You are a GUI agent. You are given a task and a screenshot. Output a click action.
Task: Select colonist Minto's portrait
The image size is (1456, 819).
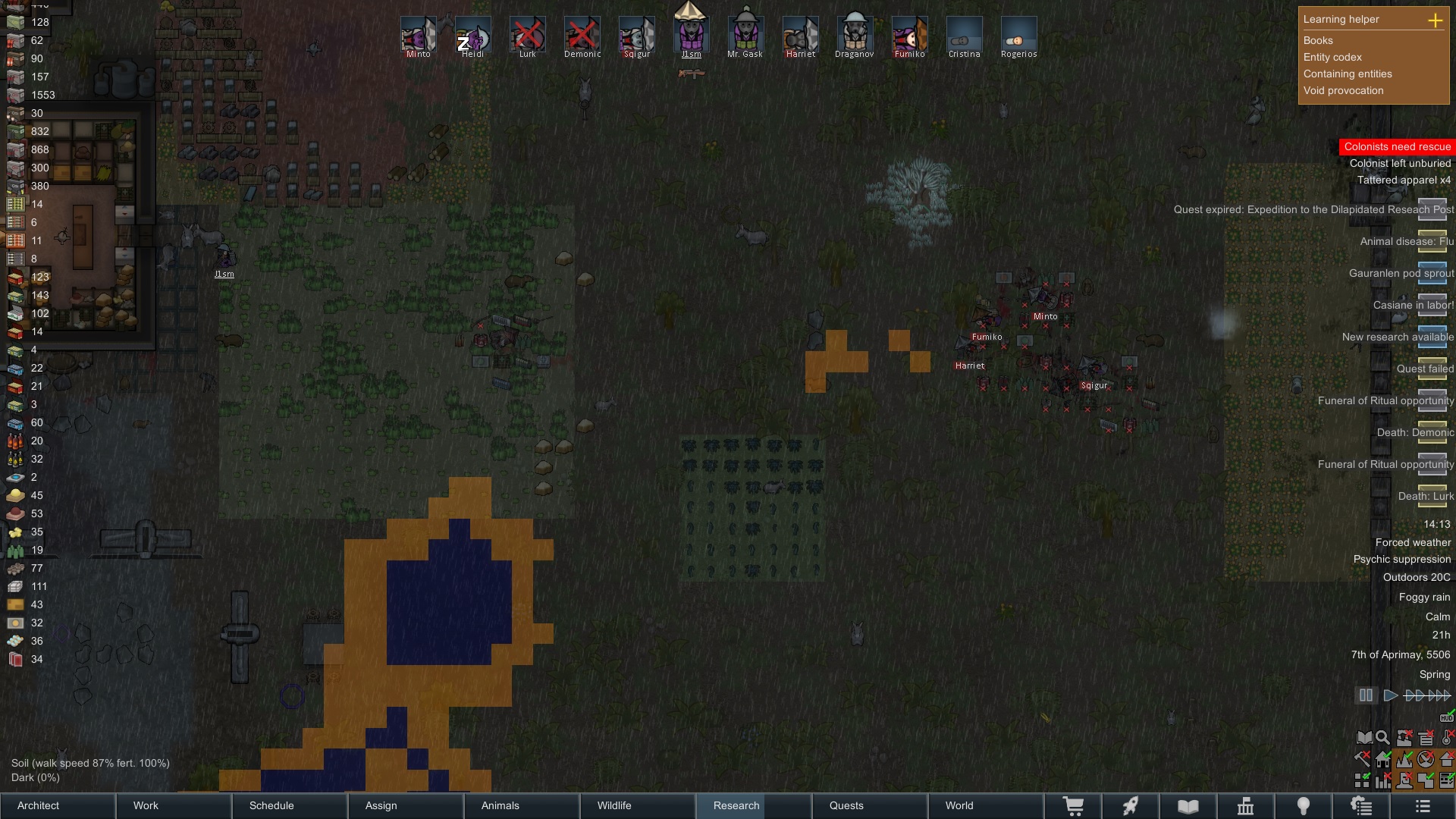419,35
